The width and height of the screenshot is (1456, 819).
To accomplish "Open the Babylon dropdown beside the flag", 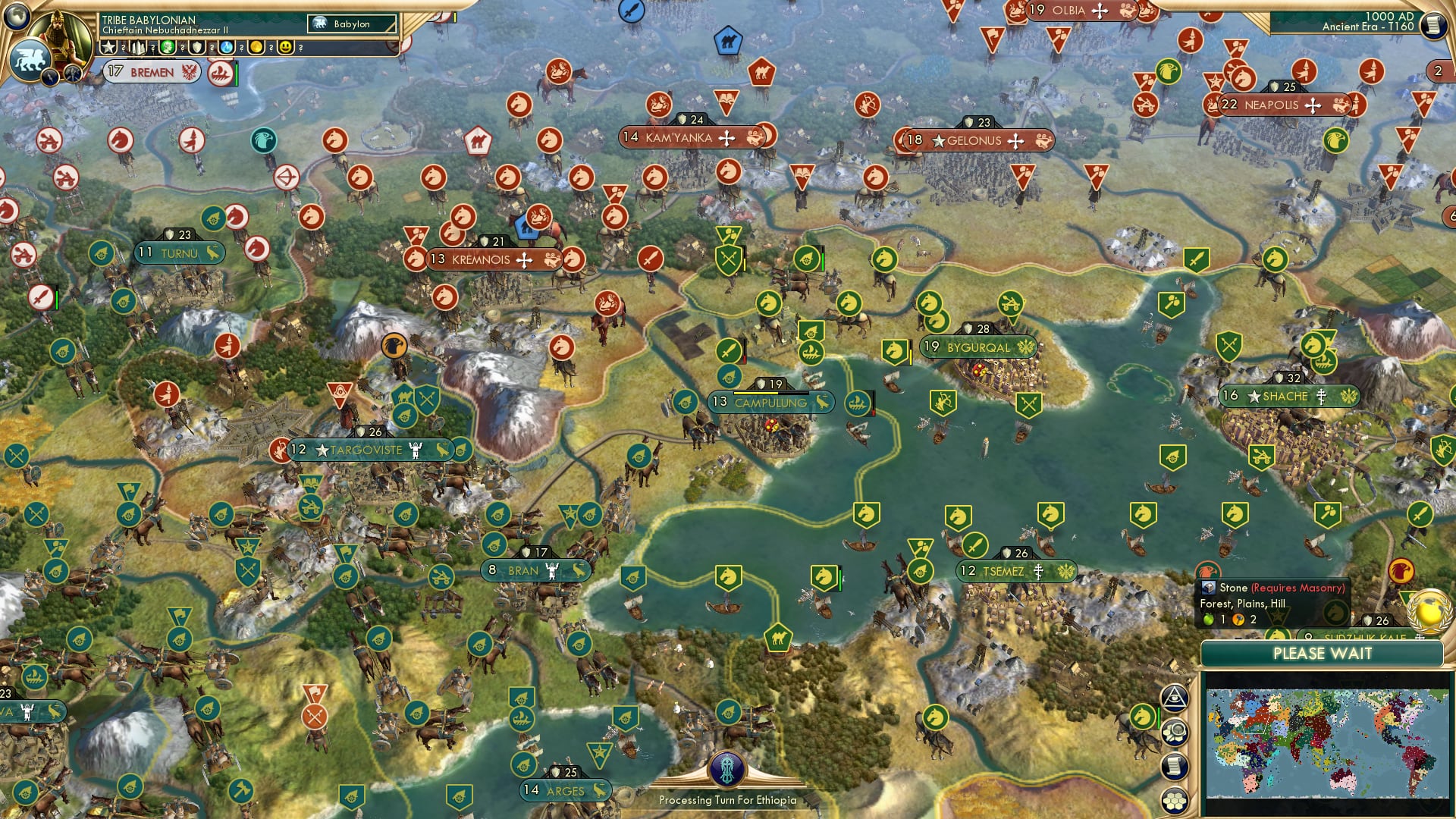I will pos(353,24).
